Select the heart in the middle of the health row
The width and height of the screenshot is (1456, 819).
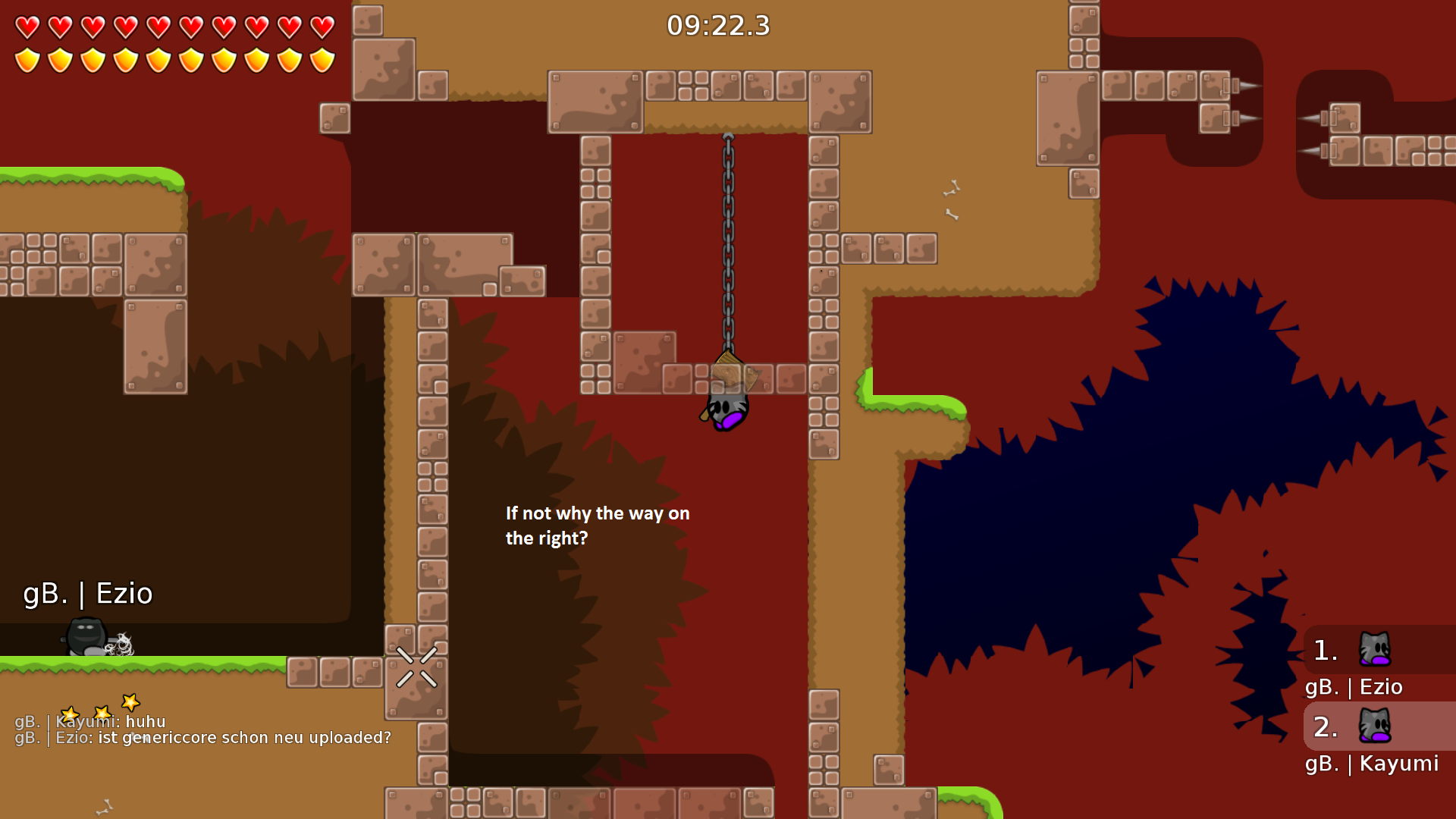pyautogui.click(x=158, y=26)
